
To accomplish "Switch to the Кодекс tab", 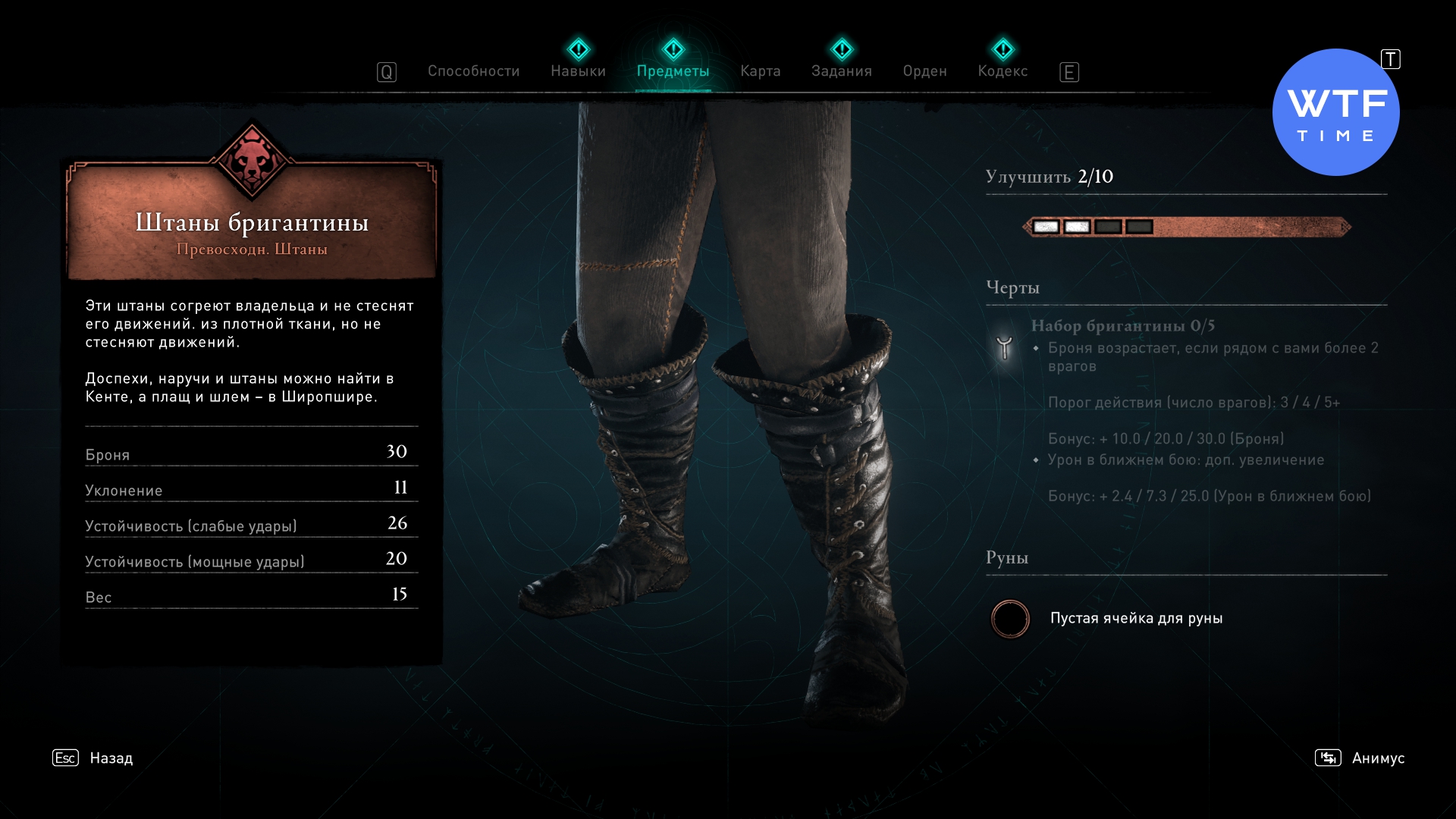I will click(1003, 71).
